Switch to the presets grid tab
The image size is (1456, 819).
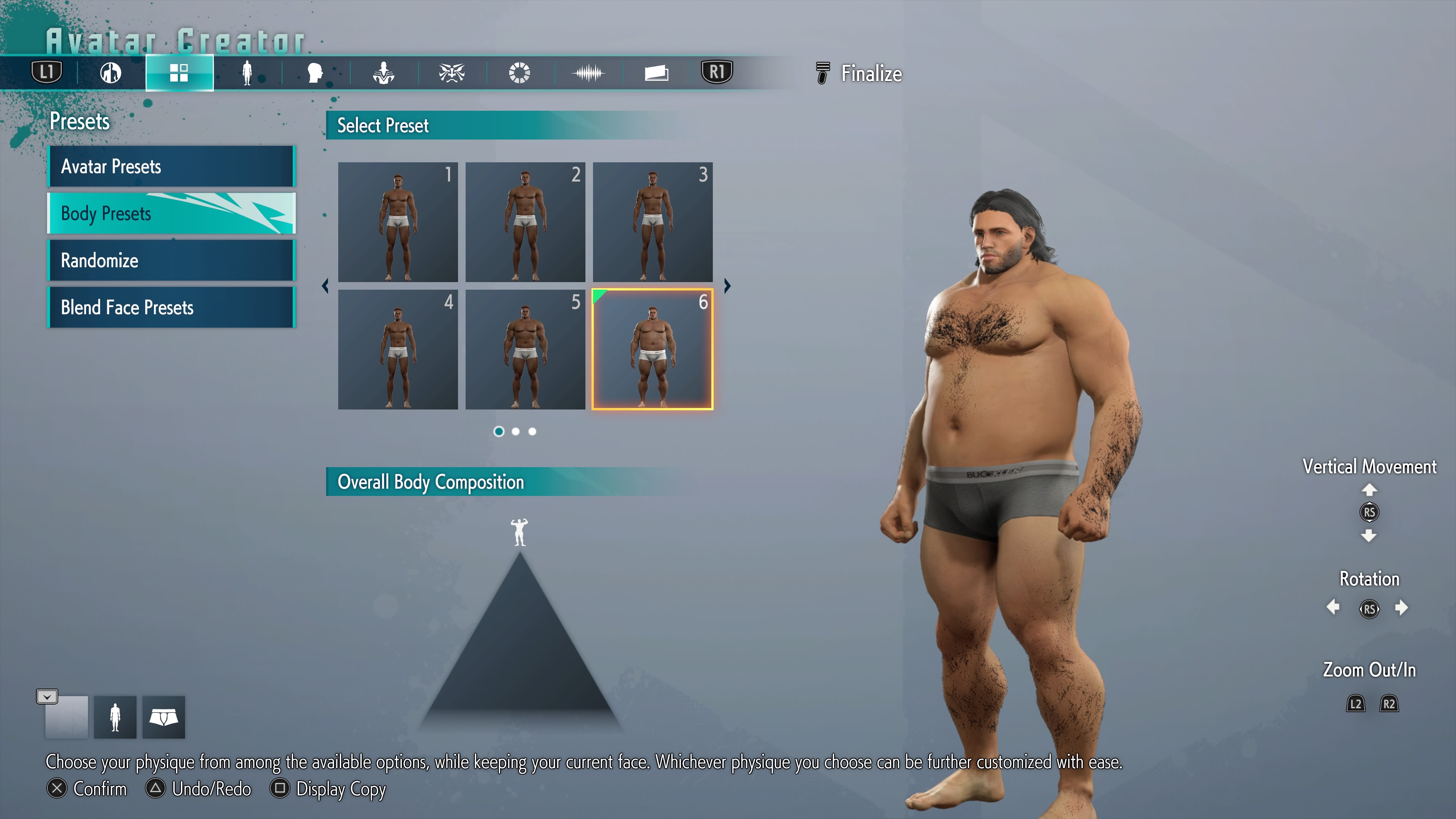coord(179,73)
